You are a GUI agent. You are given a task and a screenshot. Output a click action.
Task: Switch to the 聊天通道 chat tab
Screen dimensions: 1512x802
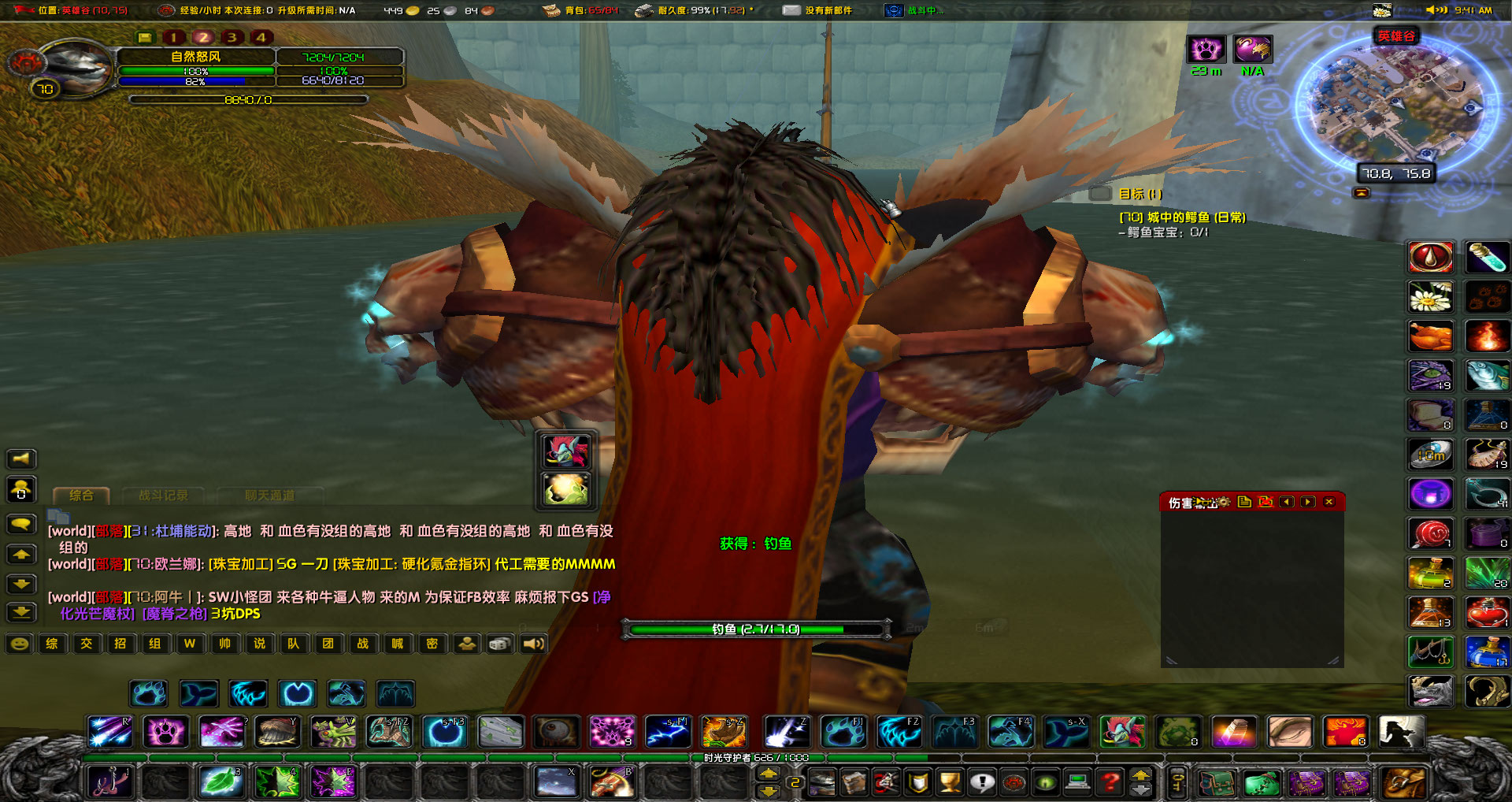coord(270,496)
